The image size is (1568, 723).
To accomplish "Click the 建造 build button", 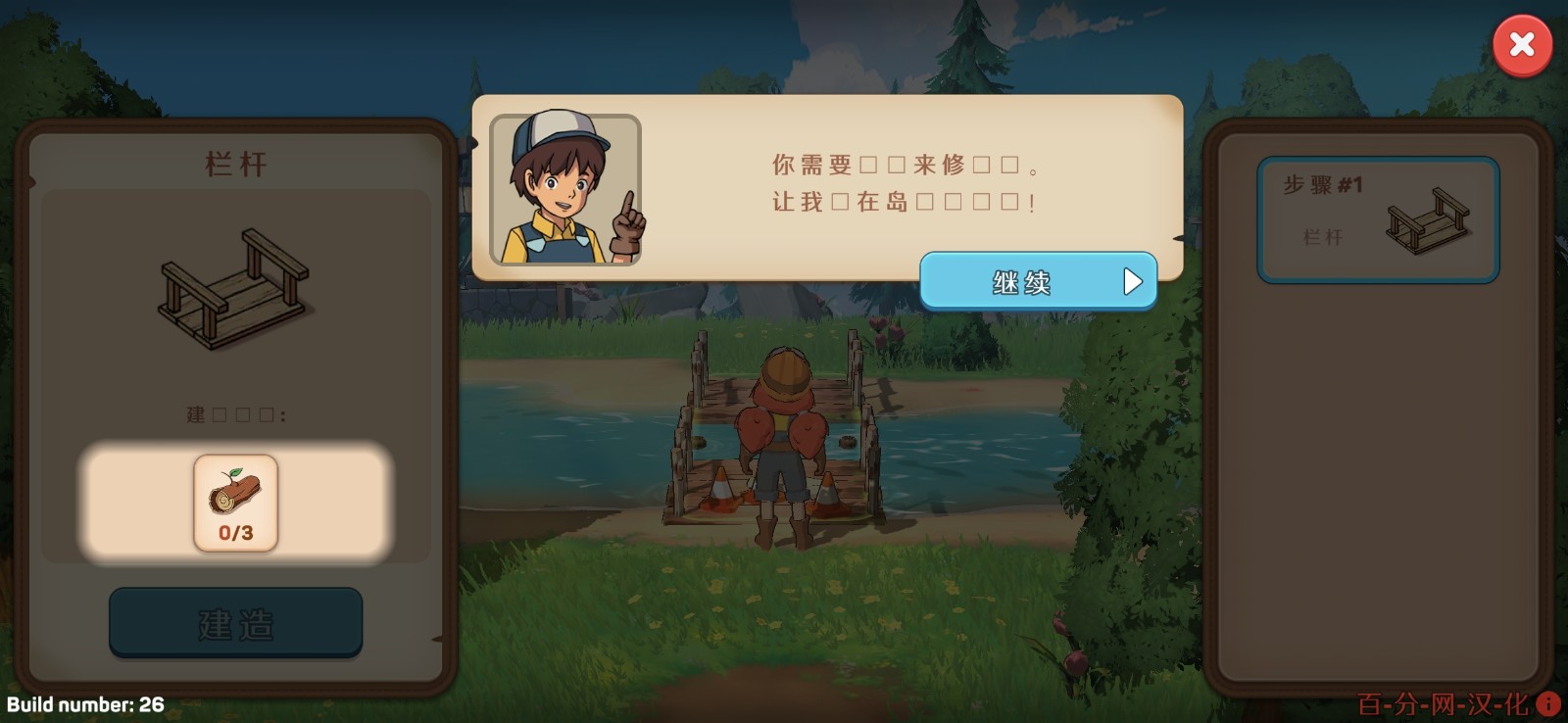I will 234,622.
